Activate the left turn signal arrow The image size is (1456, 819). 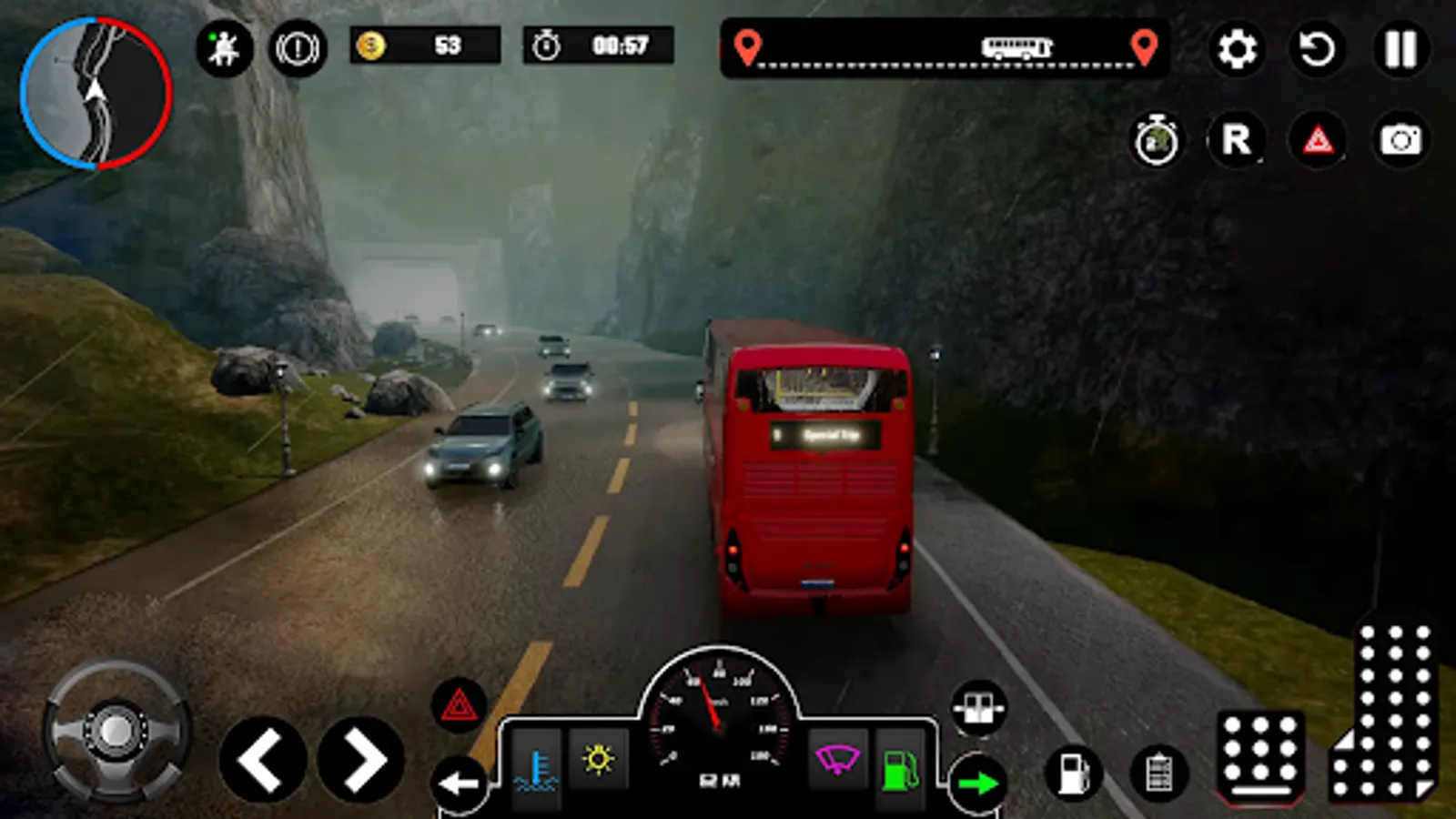(x=458, y=783)
